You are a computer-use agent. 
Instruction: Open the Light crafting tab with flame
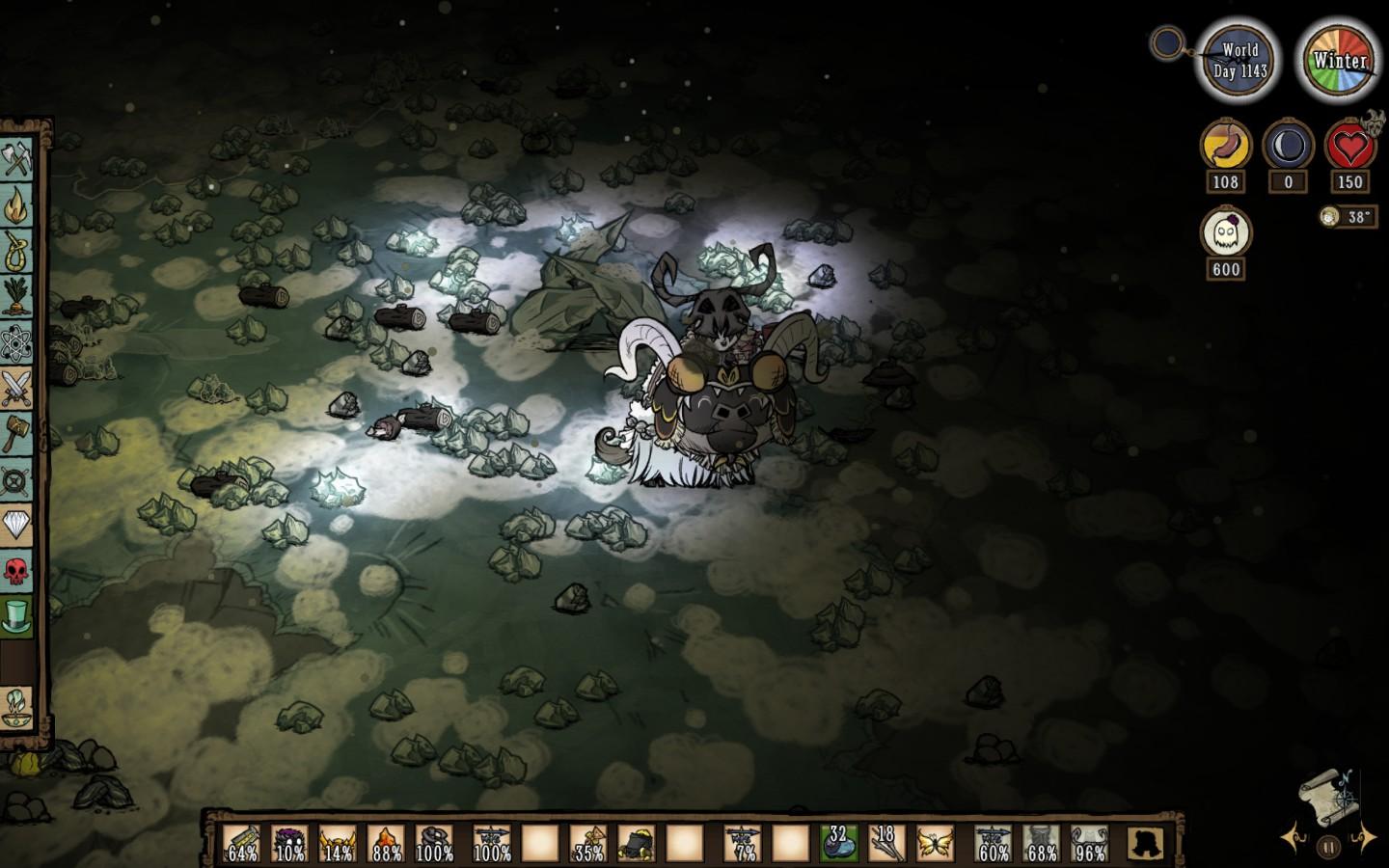18,205
